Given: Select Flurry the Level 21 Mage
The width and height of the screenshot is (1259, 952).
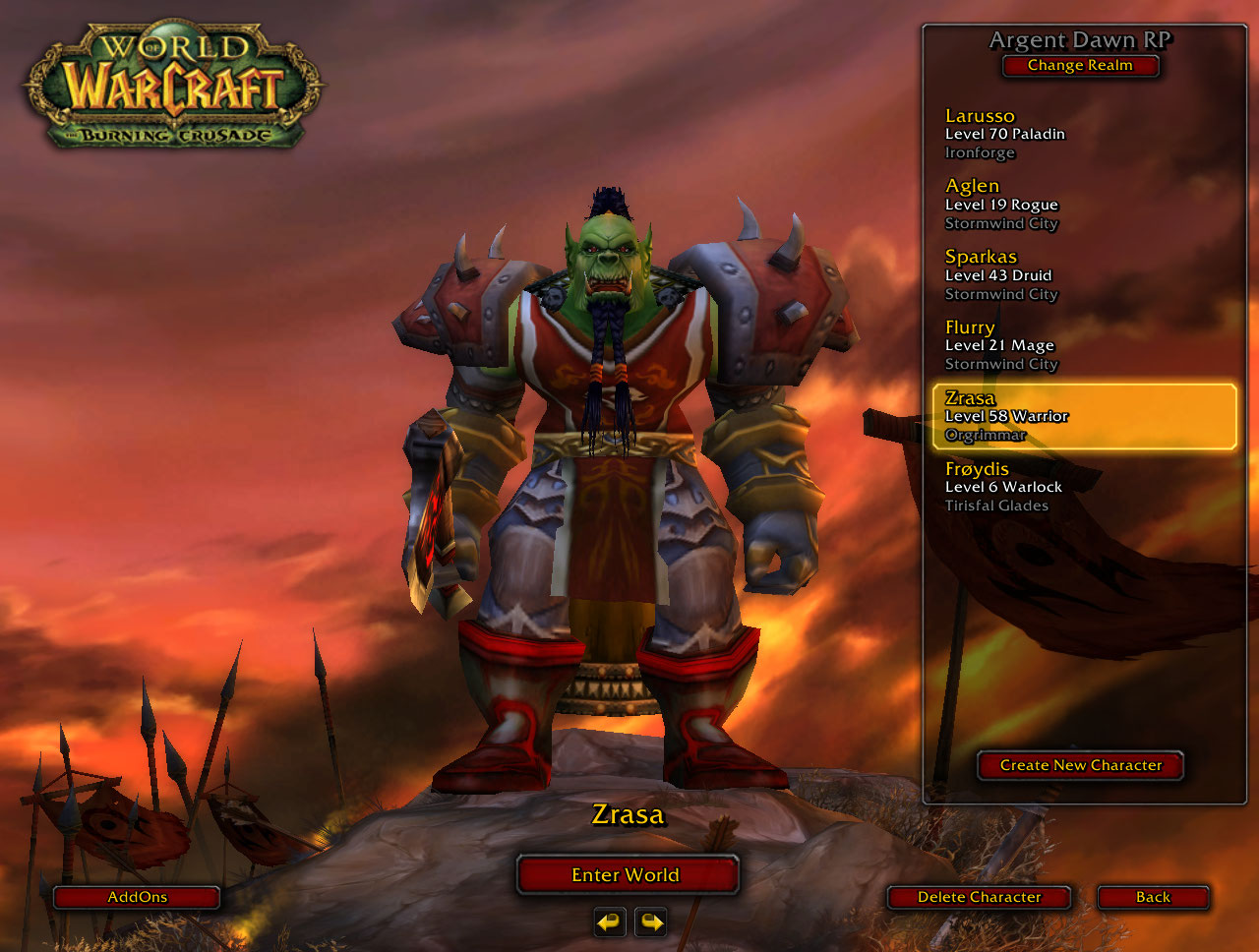Looking at the screenshot, I should click(x=1082, y=345).
